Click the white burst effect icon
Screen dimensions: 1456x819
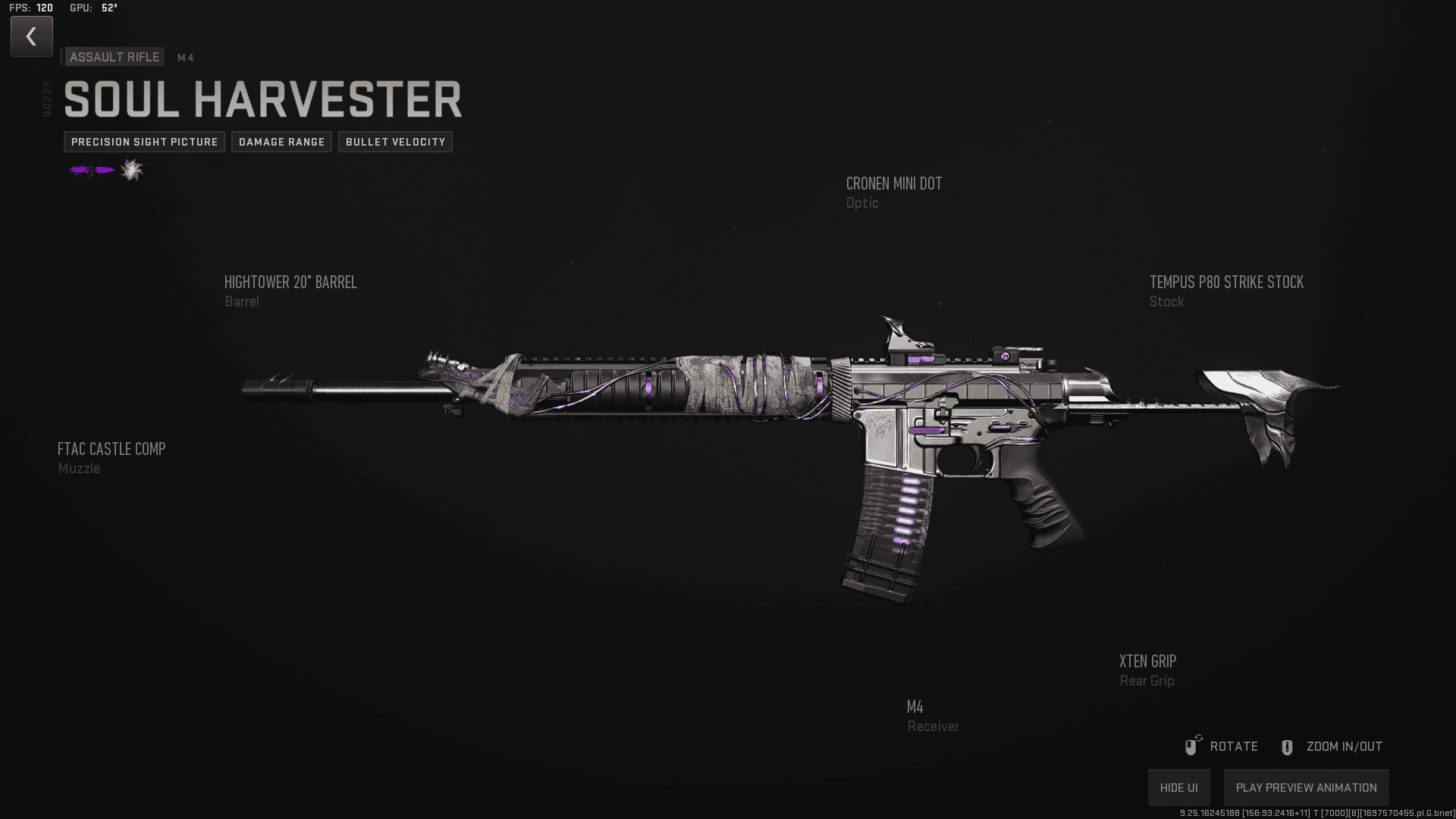coord(132,170)
